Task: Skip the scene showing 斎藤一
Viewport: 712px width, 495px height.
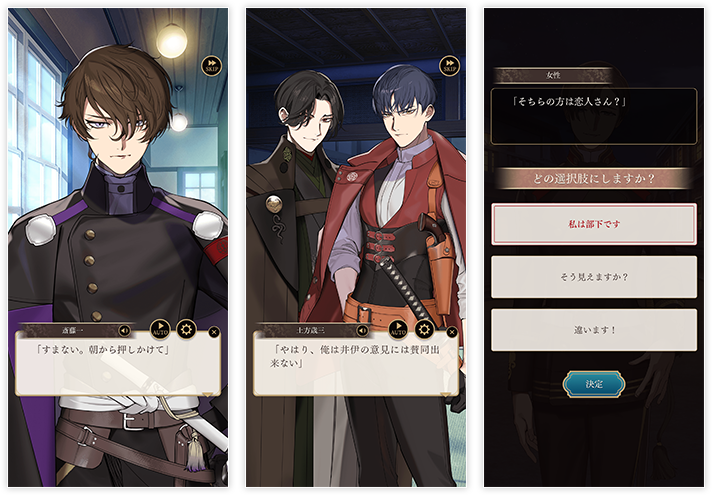Action: click(x=211, y=67)
